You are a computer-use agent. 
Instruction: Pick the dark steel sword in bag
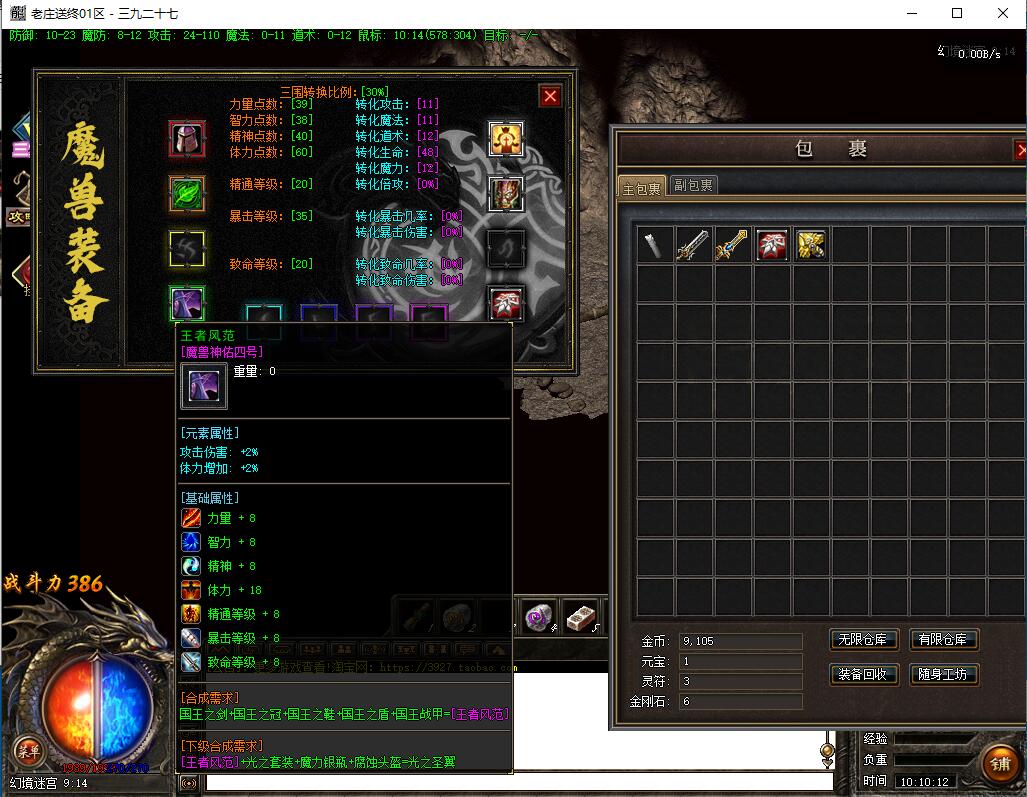pyautogui.click(x=693, y=245)
